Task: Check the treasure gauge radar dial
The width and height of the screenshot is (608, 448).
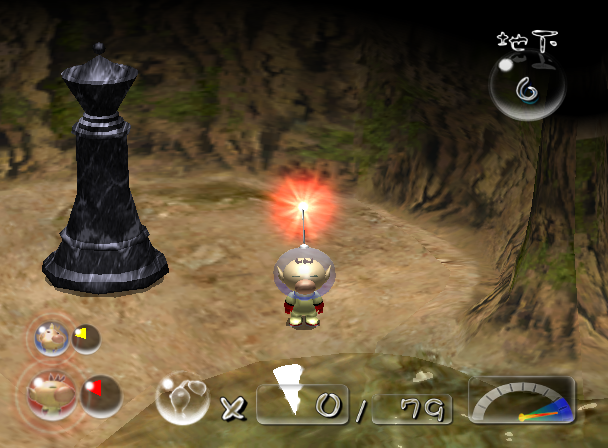Action: point(521,401)
